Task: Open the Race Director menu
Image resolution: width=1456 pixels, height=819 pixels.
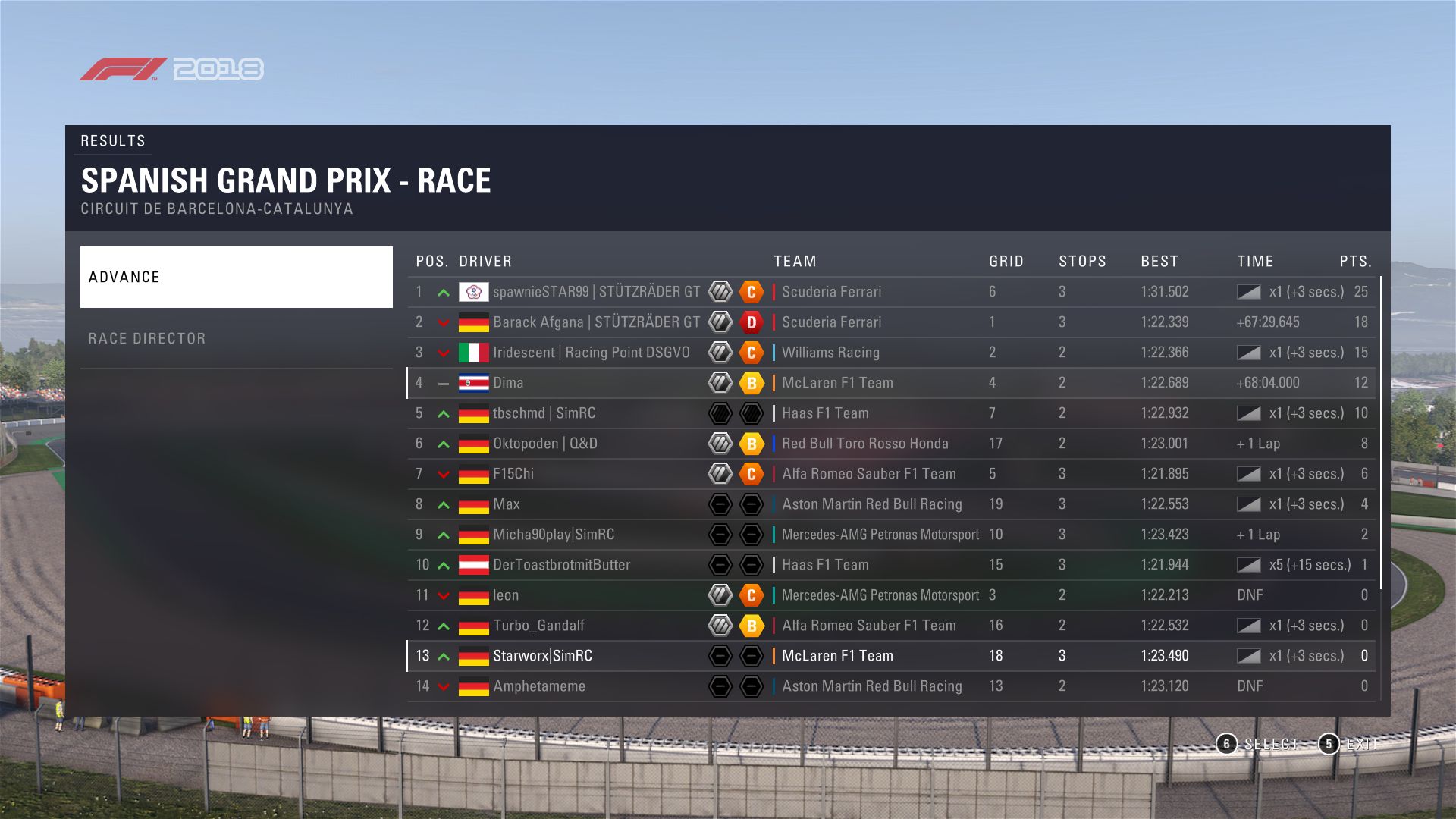Action: (236, 338)
